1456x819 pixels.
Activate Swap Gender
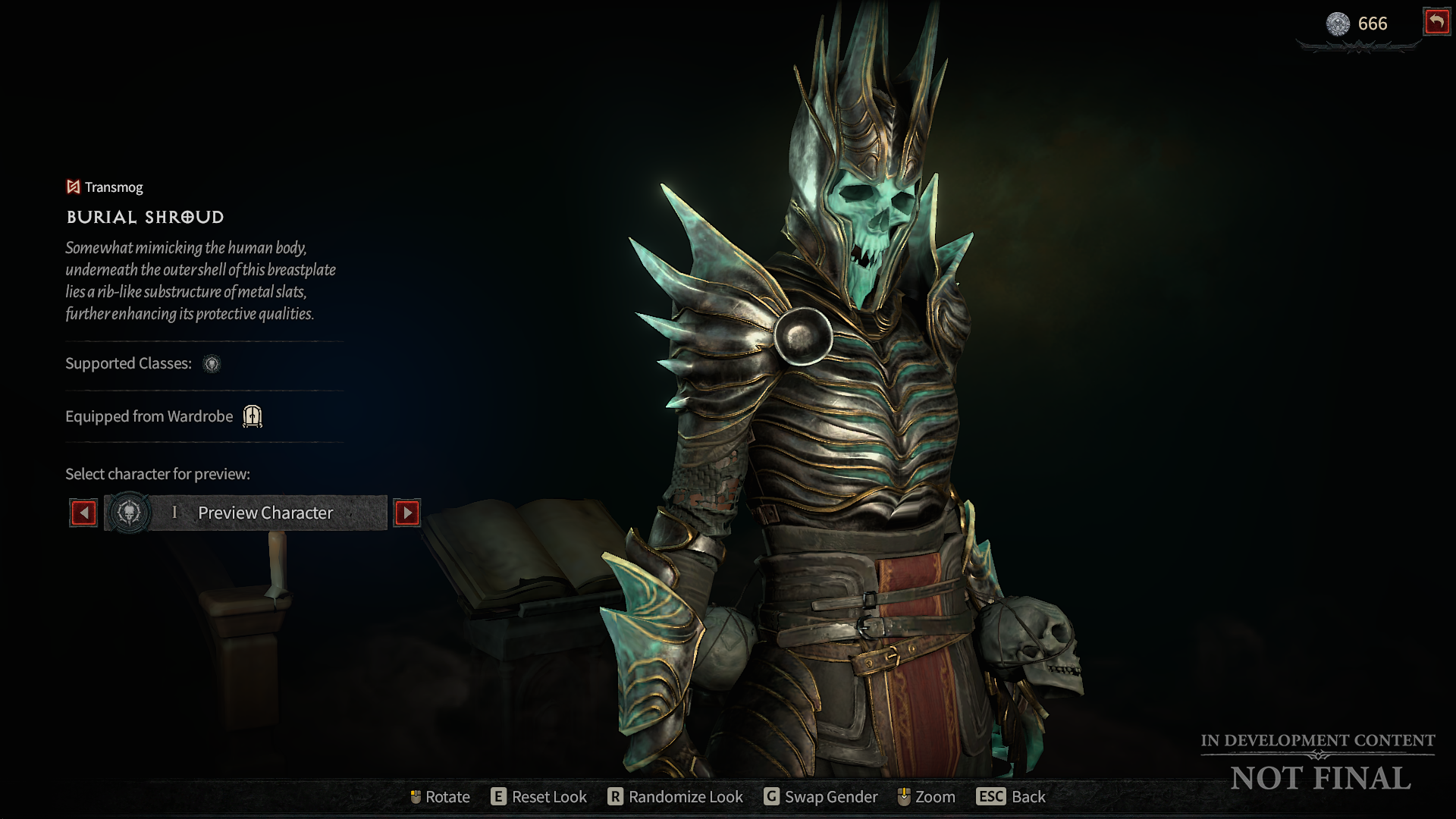point(832,797)
